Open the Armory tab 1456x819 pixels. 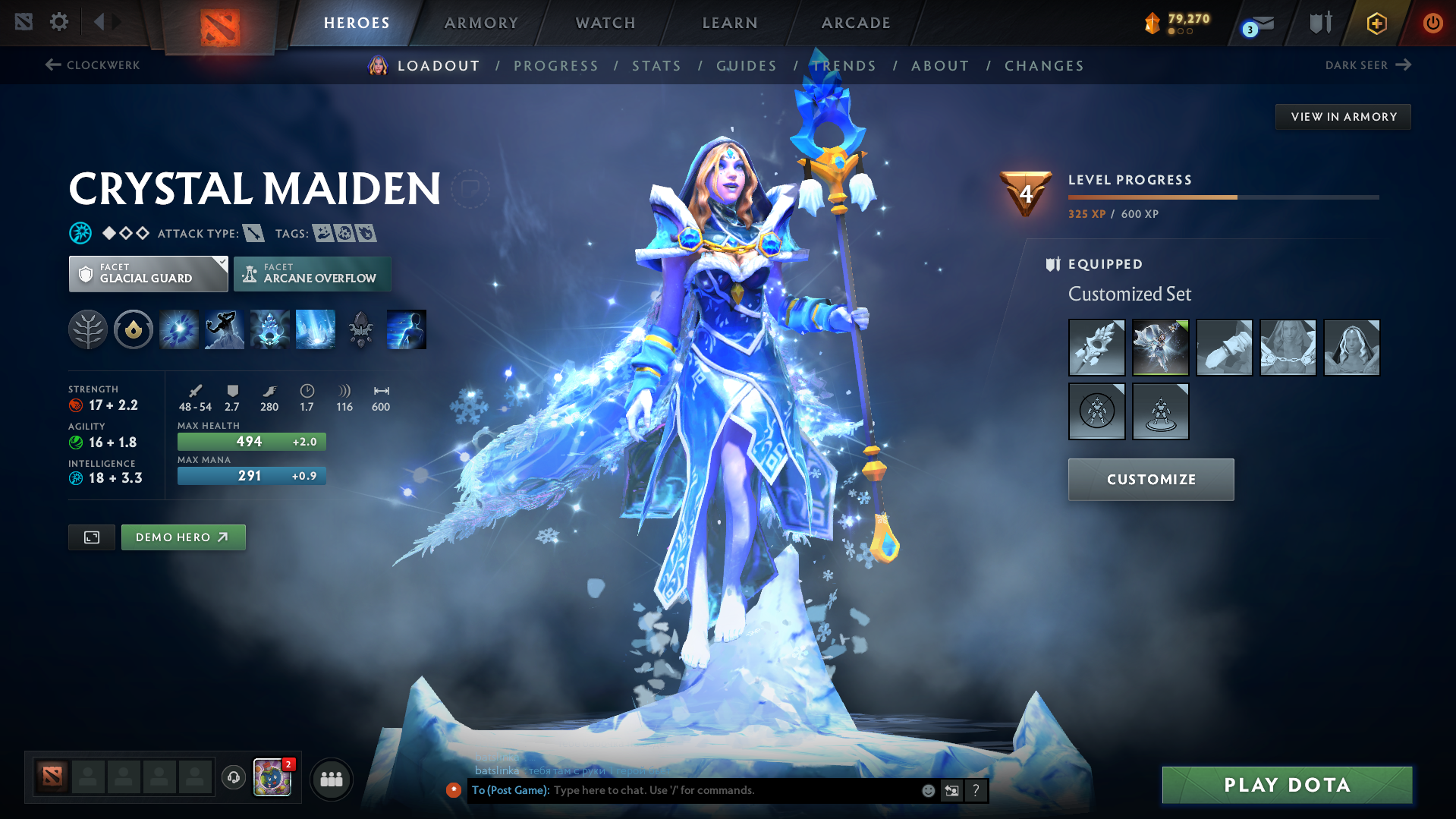click(481, 23)
